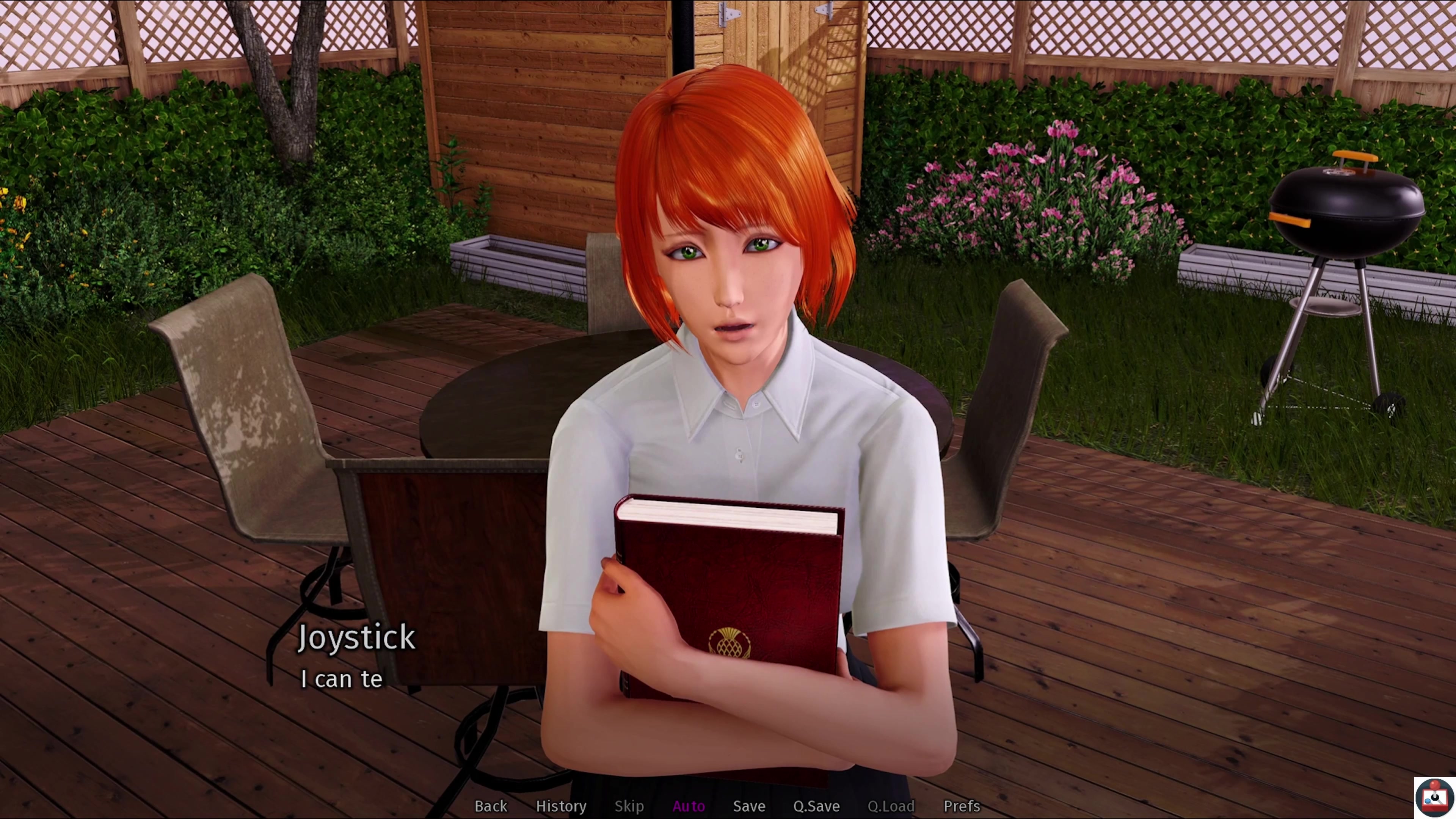Go Back to the previous dialogue line
Screen dimensions: 1456x819
[491, 806]
